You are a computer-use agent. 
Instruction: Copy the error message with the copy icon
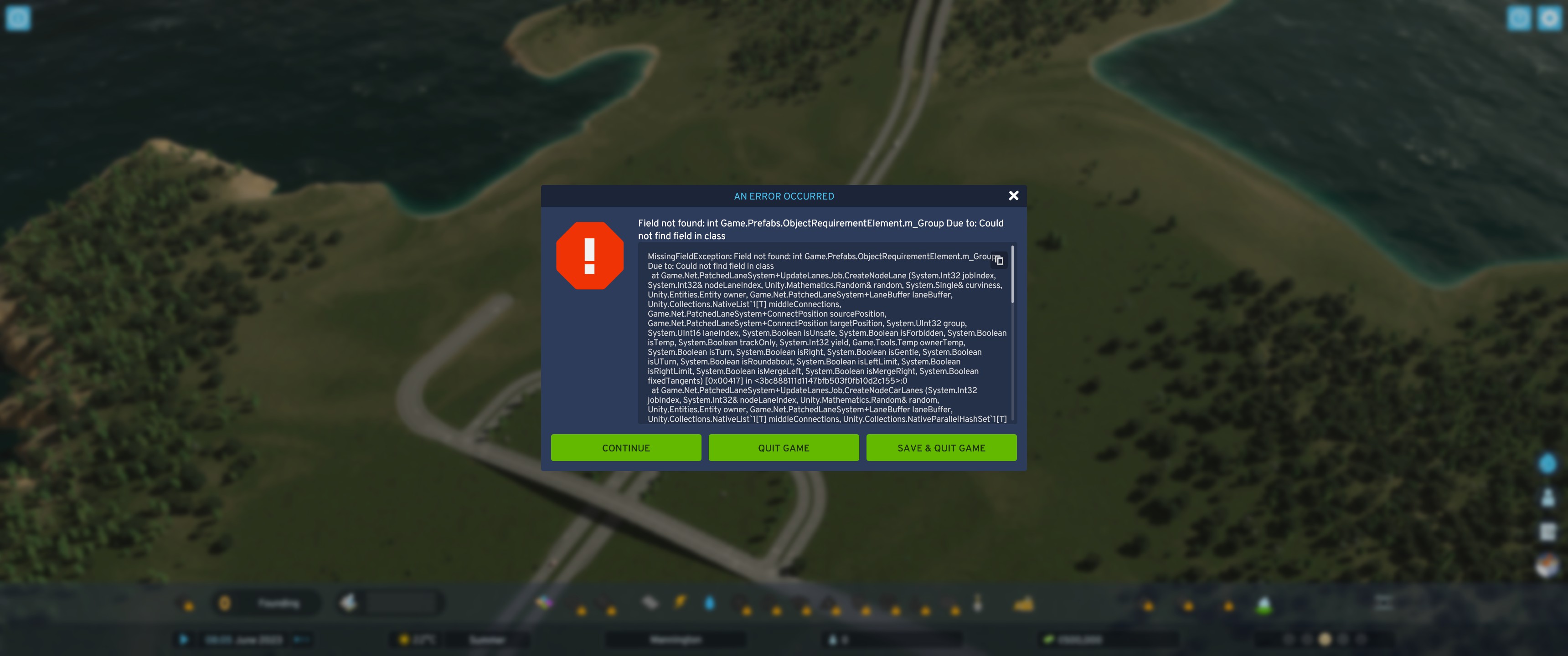(999, 261)
